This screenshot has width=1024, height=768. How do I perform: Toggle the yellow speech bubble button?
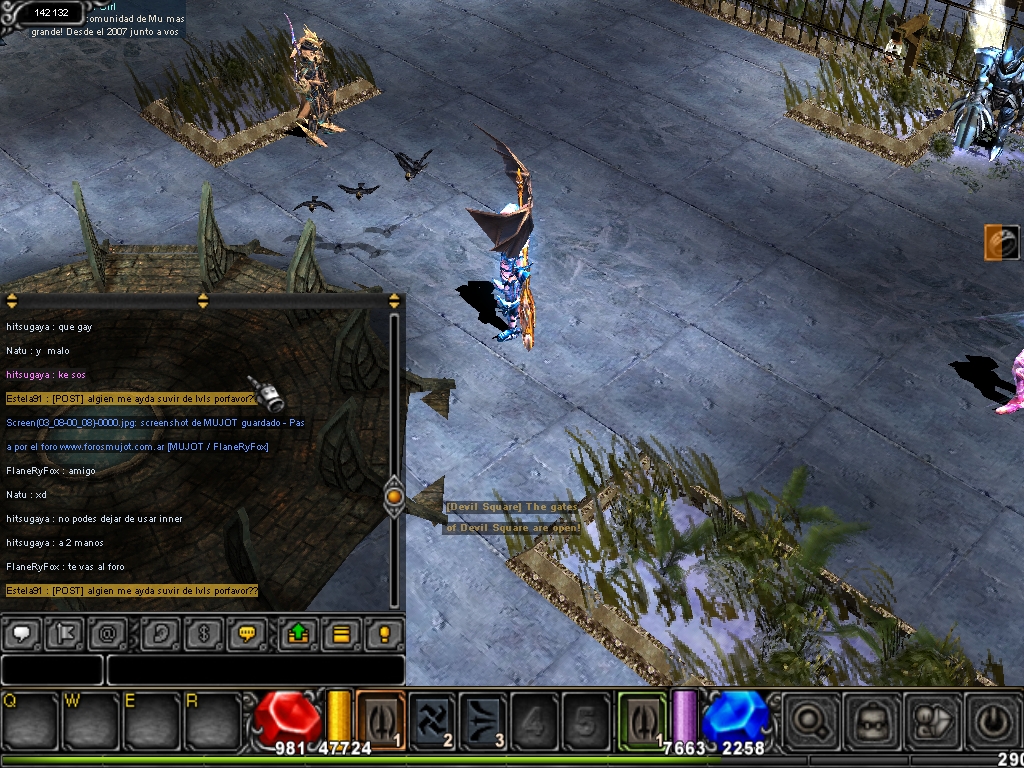(x=246, y=634)
